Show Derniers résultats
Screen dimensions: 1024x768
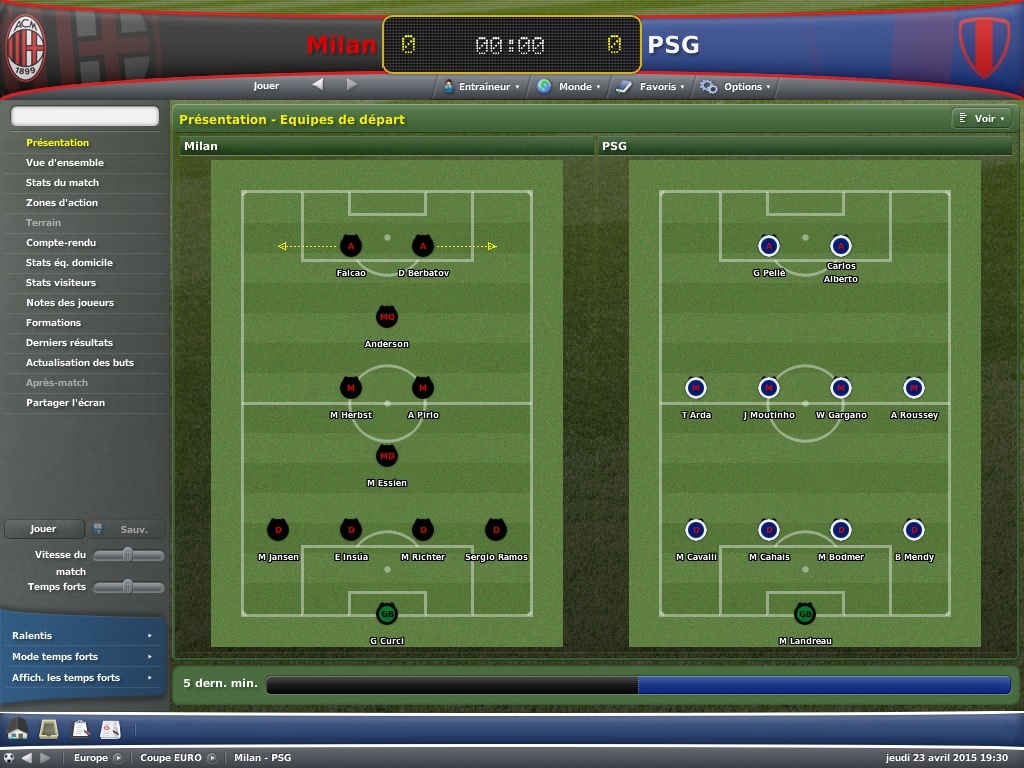[69, 343]
